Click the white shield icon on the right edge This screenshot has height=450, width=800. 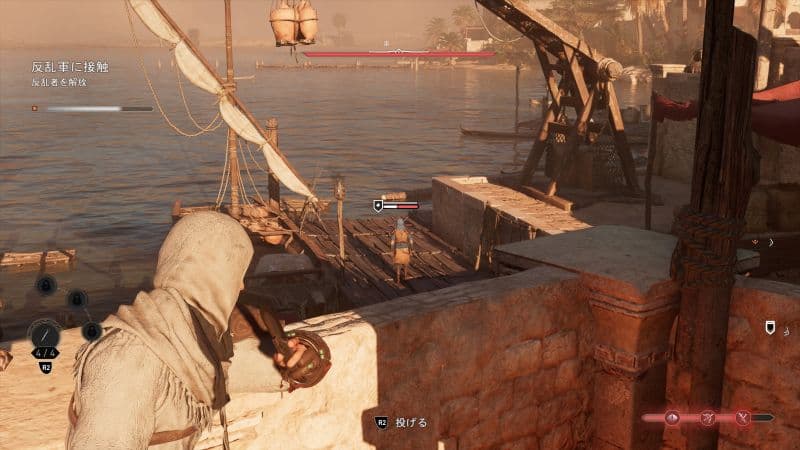(770, 327)
